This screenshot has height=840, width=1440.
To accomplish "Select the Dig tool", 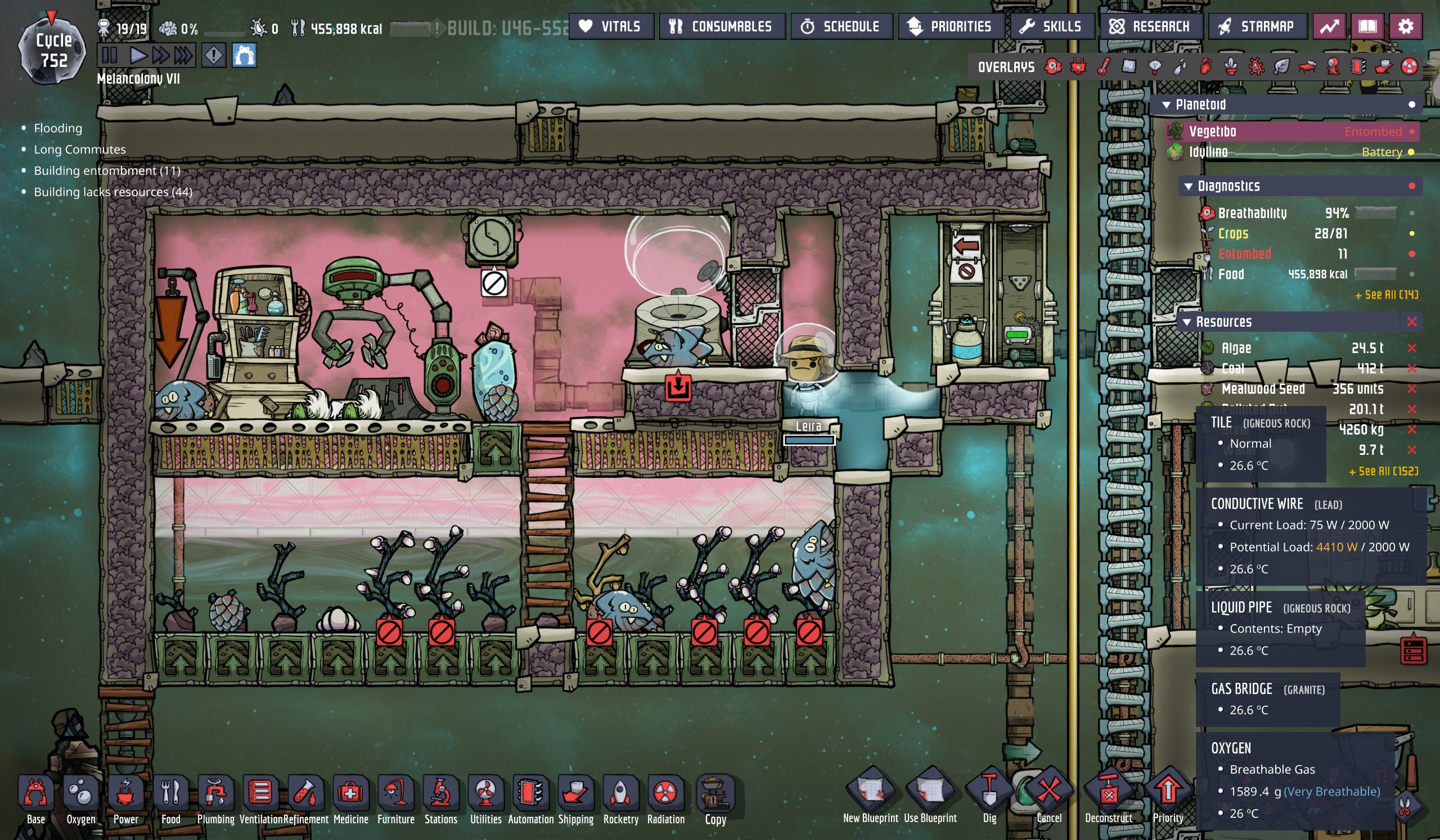I will (x=989, y=794).
